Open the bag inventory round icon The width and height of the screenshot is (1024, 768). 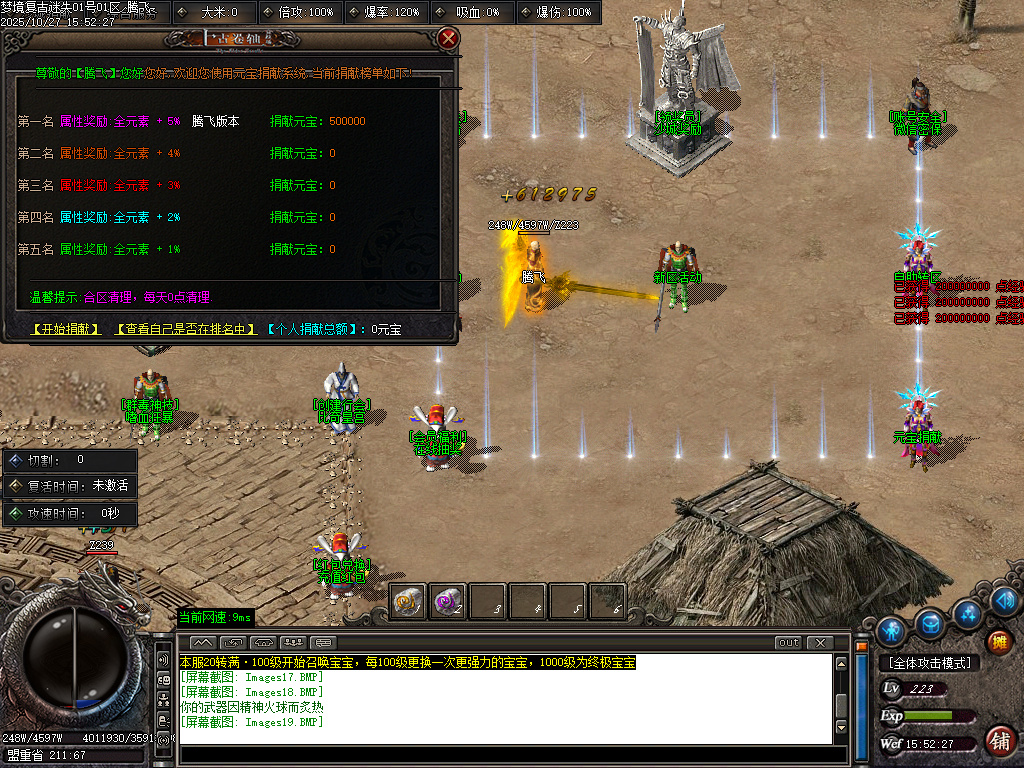tap(930, 623)
